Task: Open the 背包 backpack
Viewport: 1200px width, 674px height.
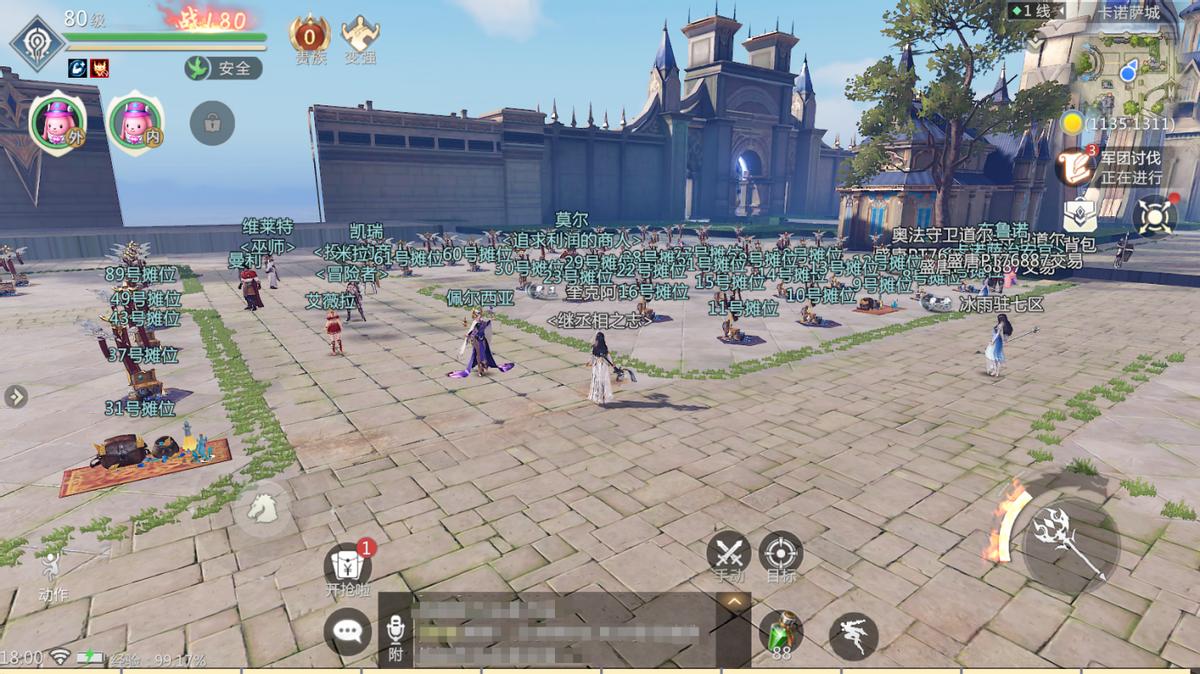Action: pos(1080,217)
